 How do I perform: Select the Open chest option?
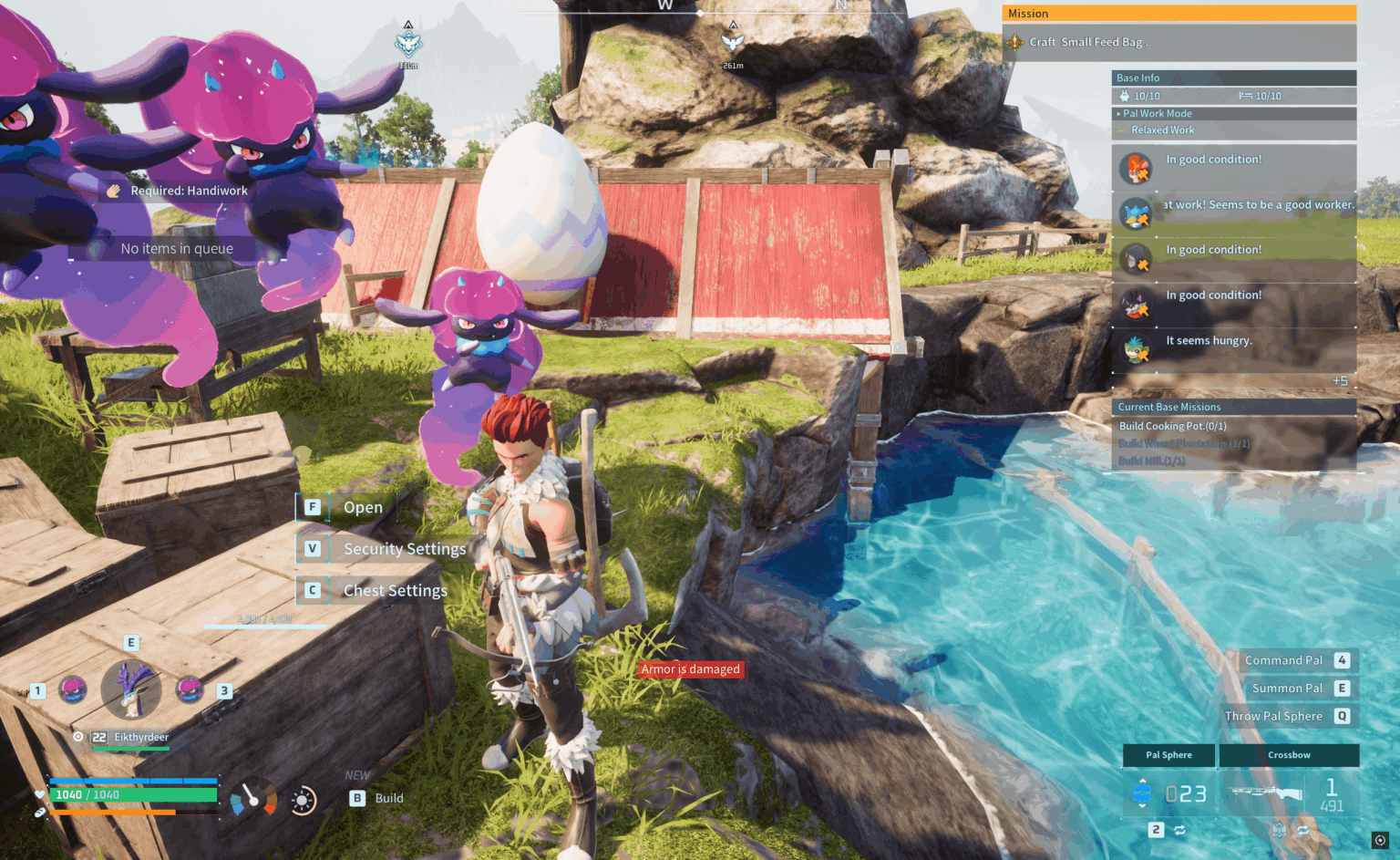(362, 508)
